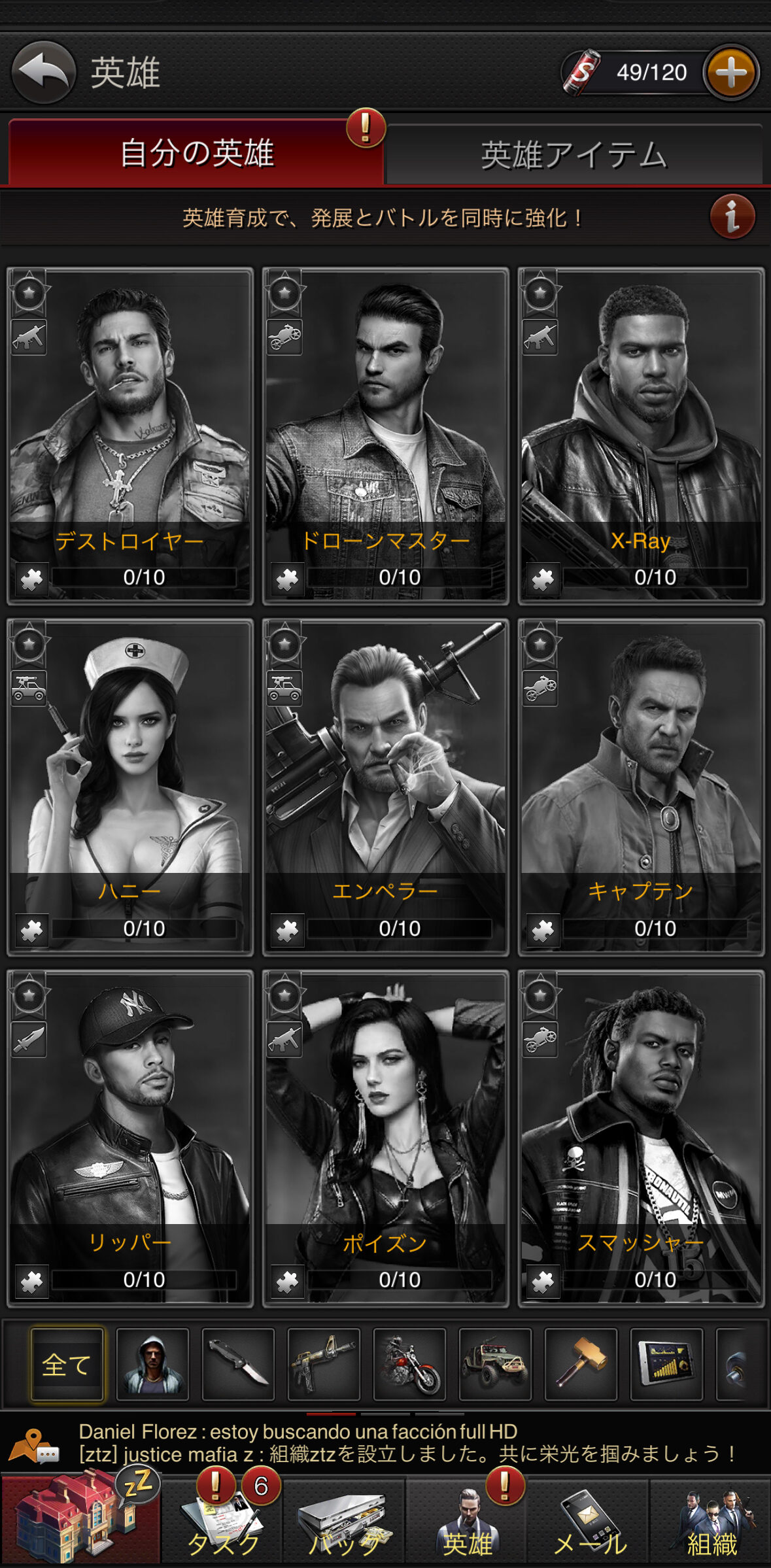This screenshot has width=771, height=1568.
Task: Add energy with the plus button
Action: coord(731,72)
